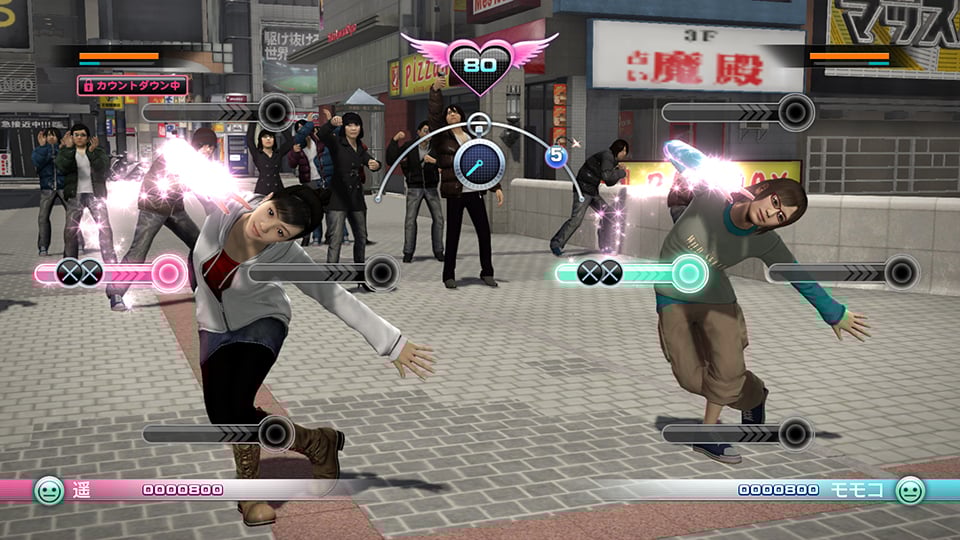Select the blue number 5 marker
960x540 pixels.
[x=557, y=156]
